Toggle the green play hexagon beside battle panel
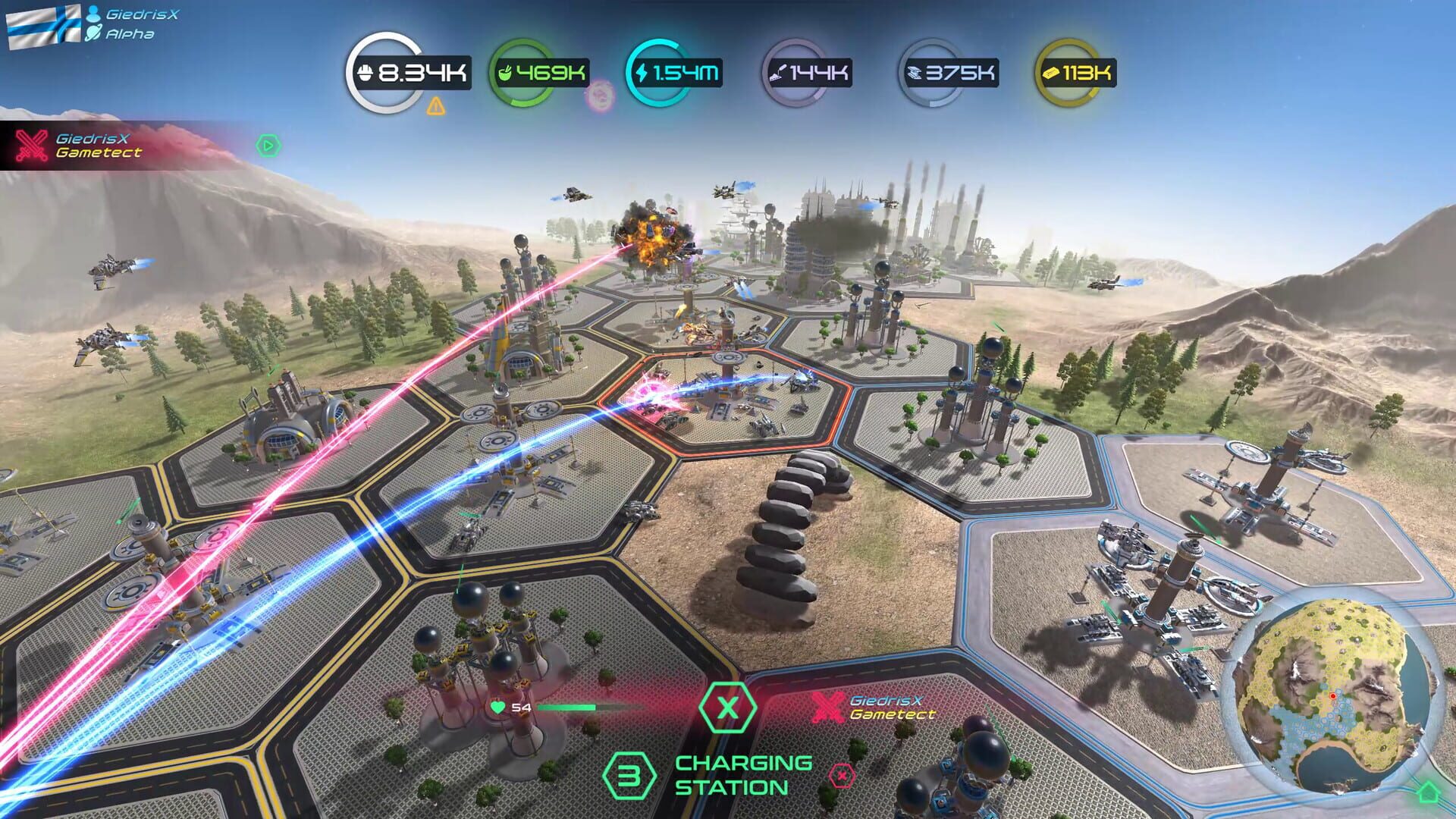Viewport: 1456px width, 819px height. (x=267, y=144)
